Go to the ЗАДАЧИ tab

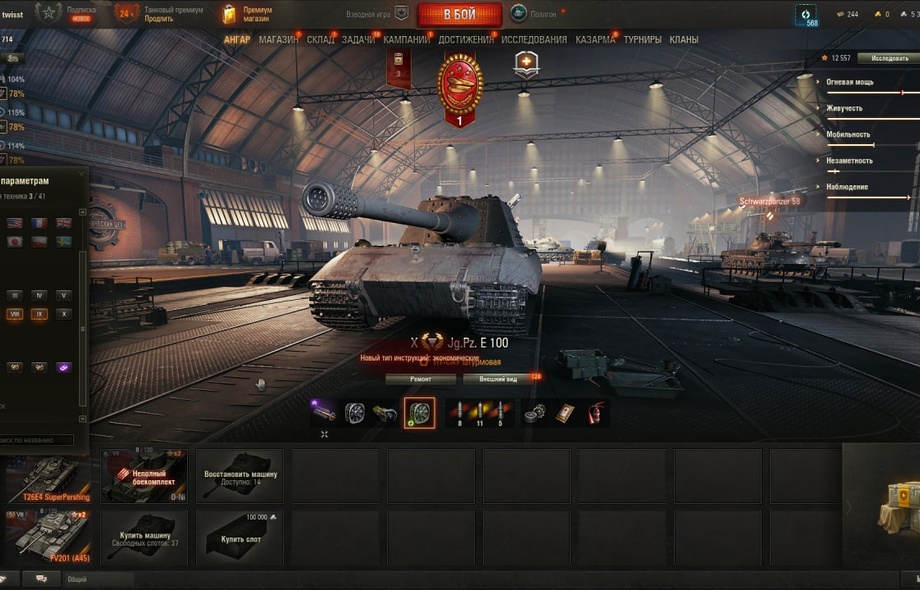pos(358,40)
